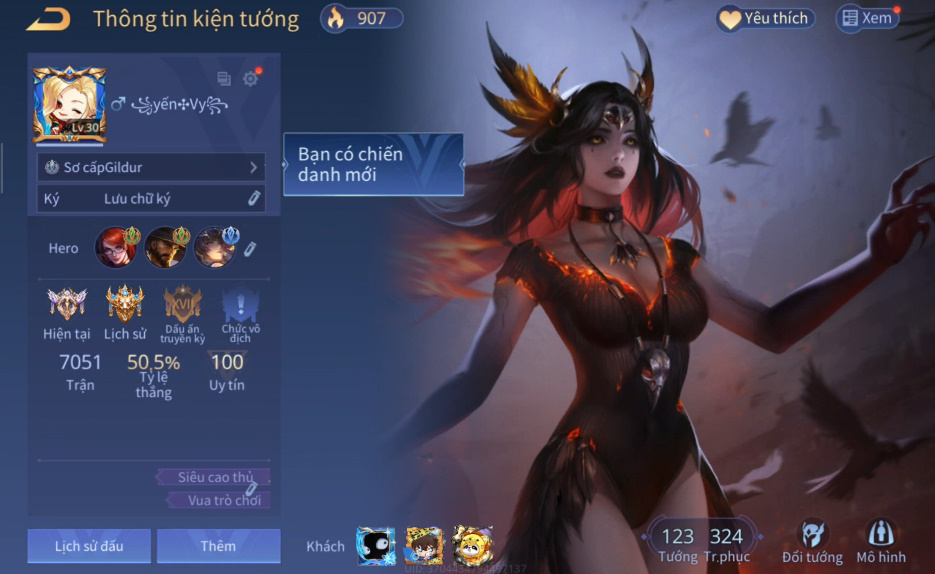The width and height of the screenshot is (935, 574).
Task: Edit the featured Hero list
Action: 250,248
